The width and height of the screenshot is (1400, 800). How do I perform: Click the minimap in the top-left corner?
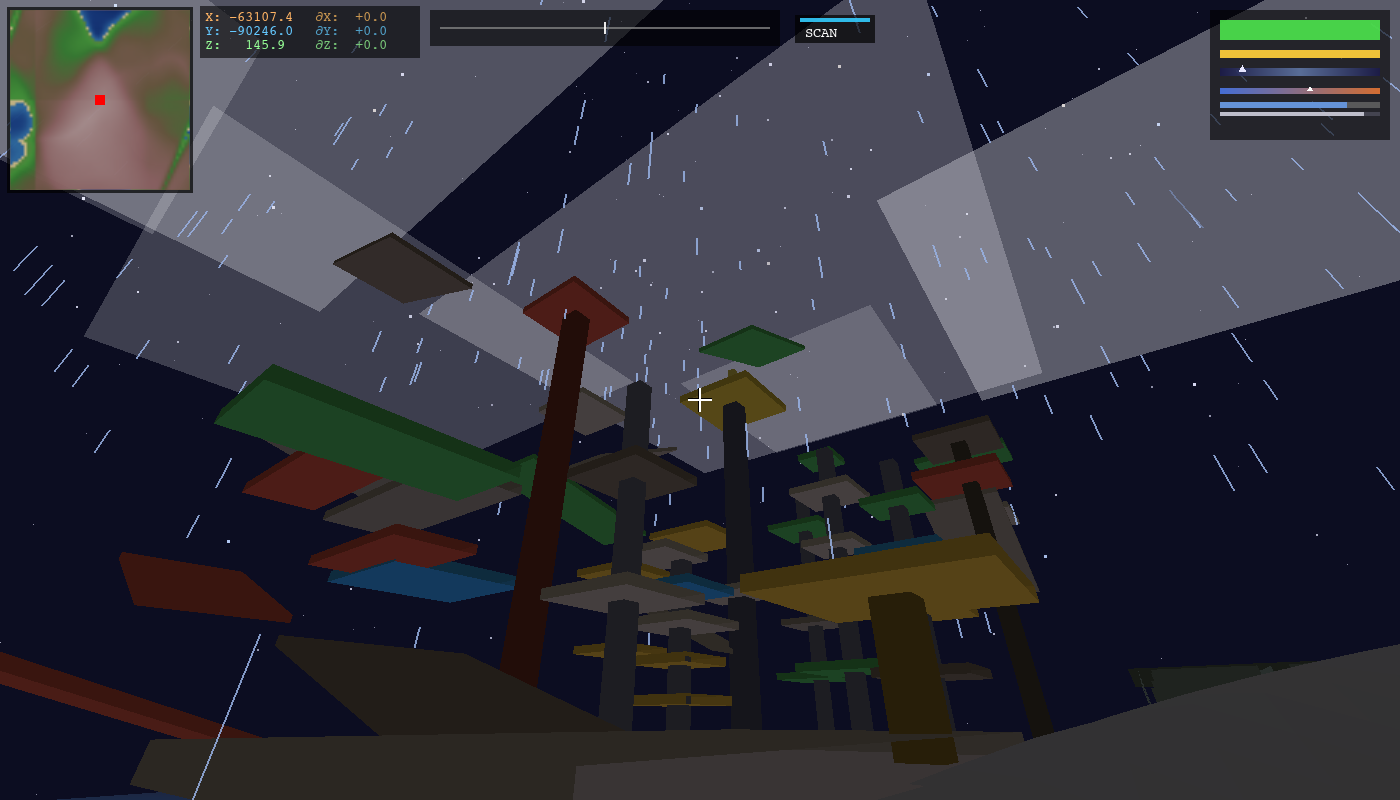coord(100,97)
